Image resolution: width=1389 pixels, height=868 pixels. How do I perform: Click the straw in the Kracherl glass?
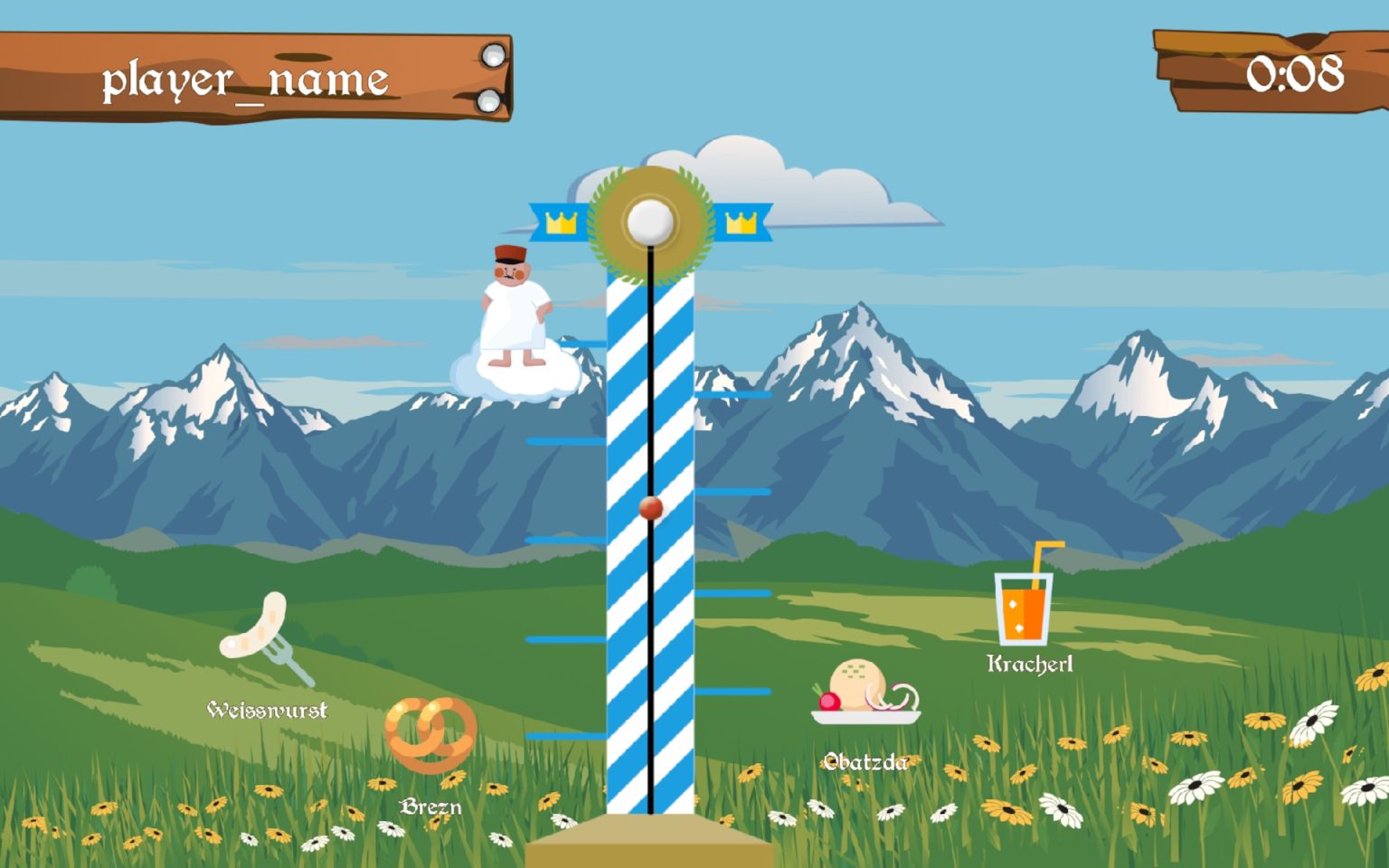[x=1042, y=556]
